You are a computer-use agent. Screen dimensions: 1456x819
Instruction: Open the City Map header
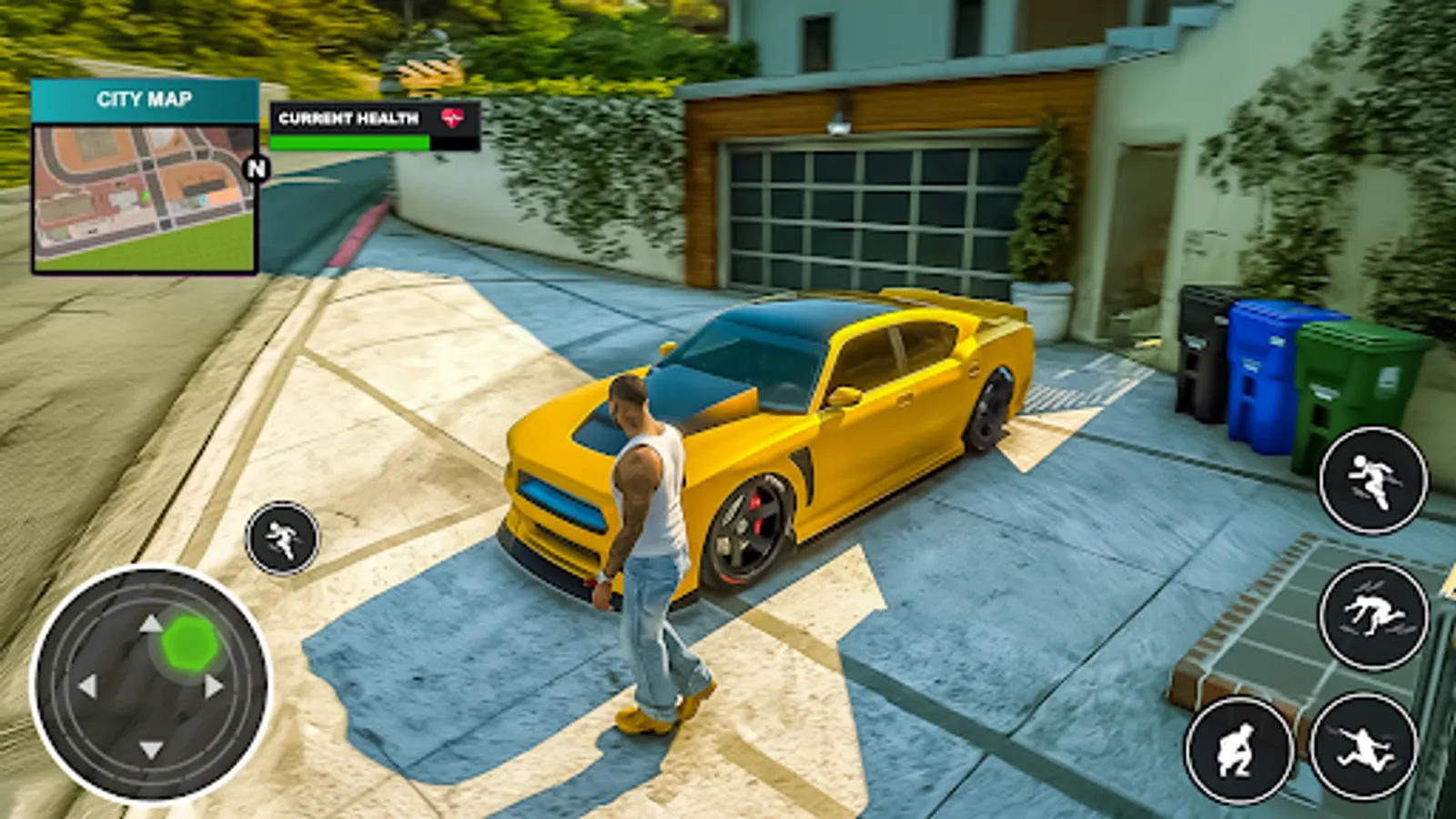click(x=146, y=98)
